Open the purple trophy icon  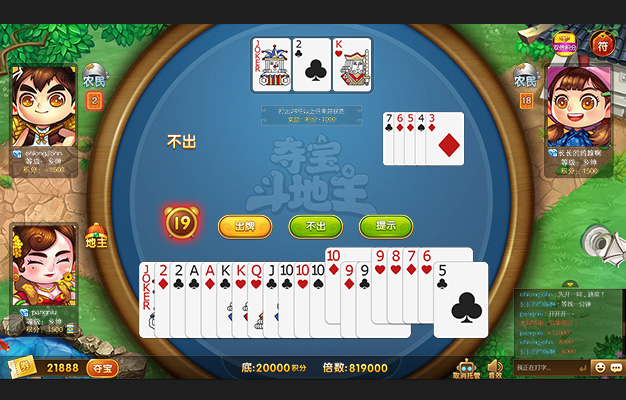[x=564, y=42]
